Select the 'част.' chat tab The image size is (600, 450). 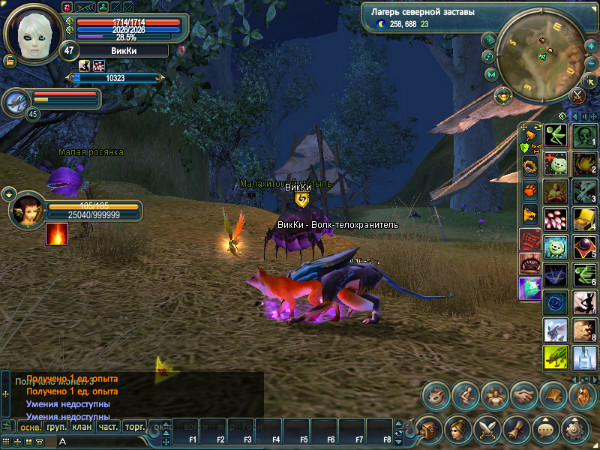pyautogui.click(x=109, y=426)
